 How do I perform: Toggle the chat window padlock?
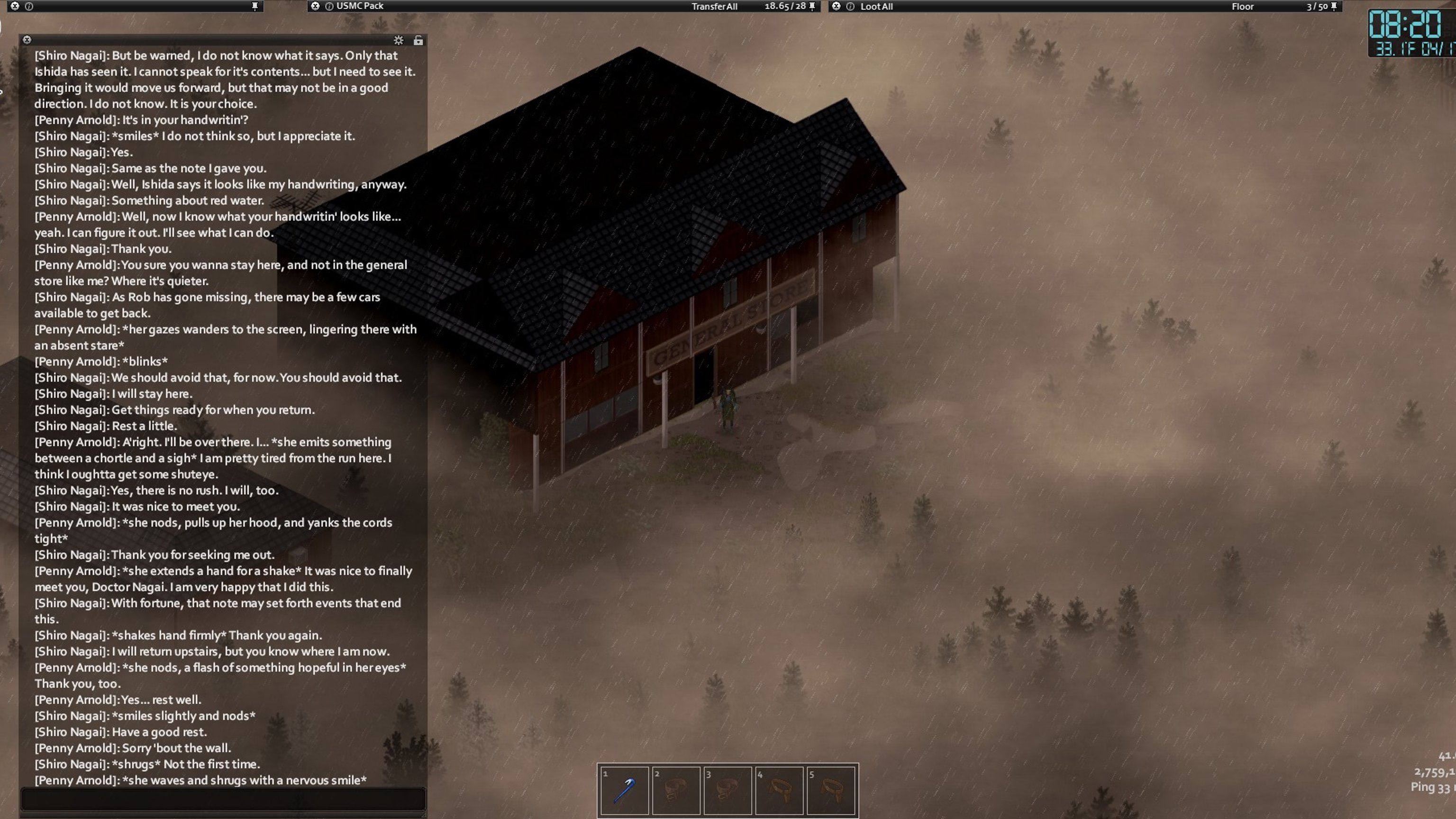(418, 40)
